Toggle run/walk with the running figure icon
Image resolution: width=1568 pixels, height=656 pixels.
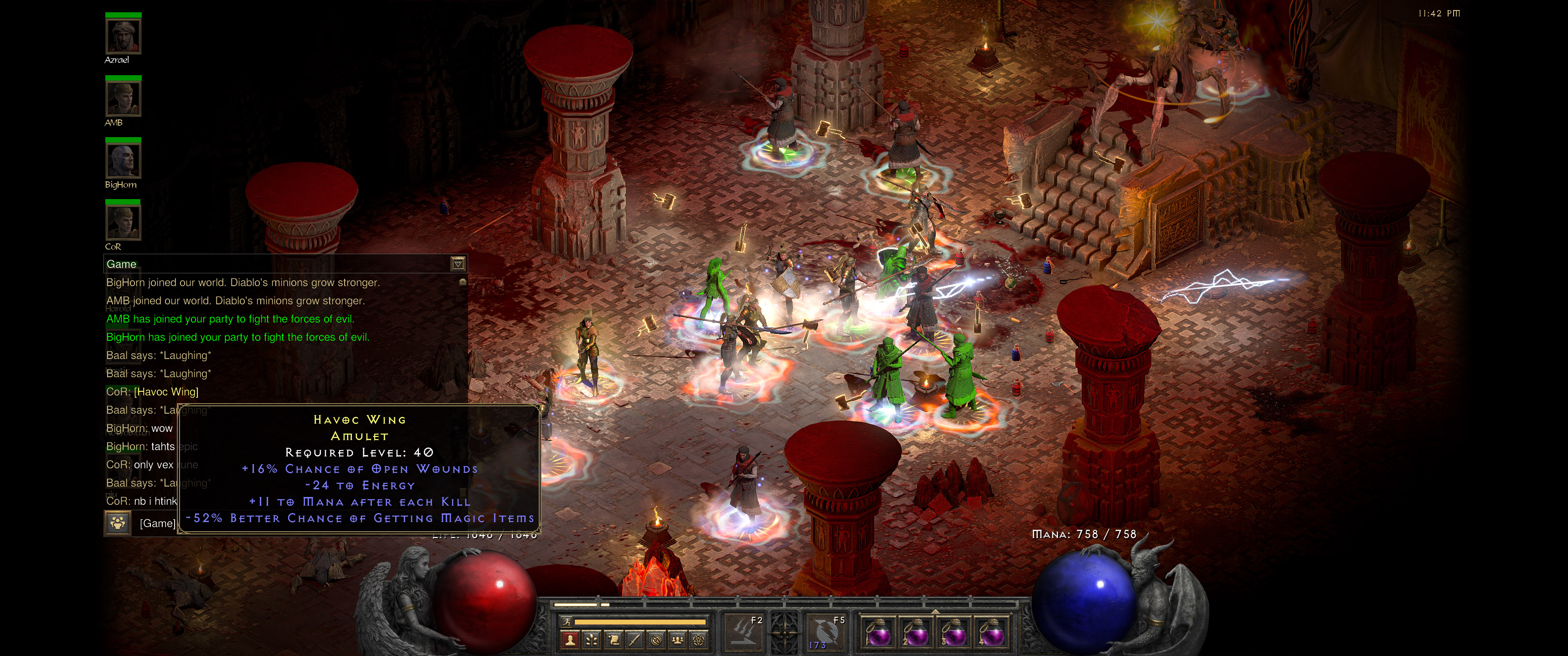567,623
